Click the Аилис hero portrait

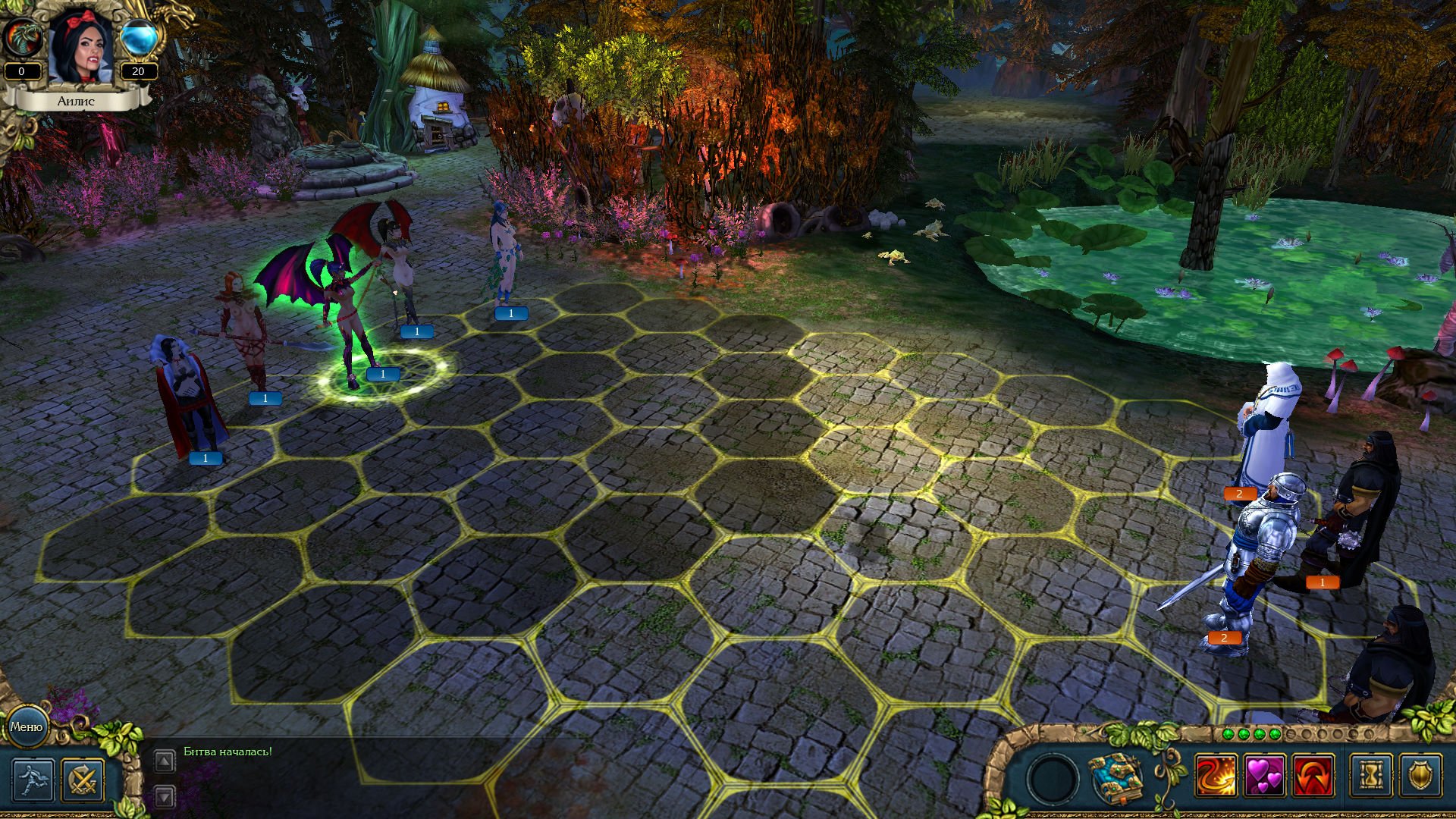81,47
